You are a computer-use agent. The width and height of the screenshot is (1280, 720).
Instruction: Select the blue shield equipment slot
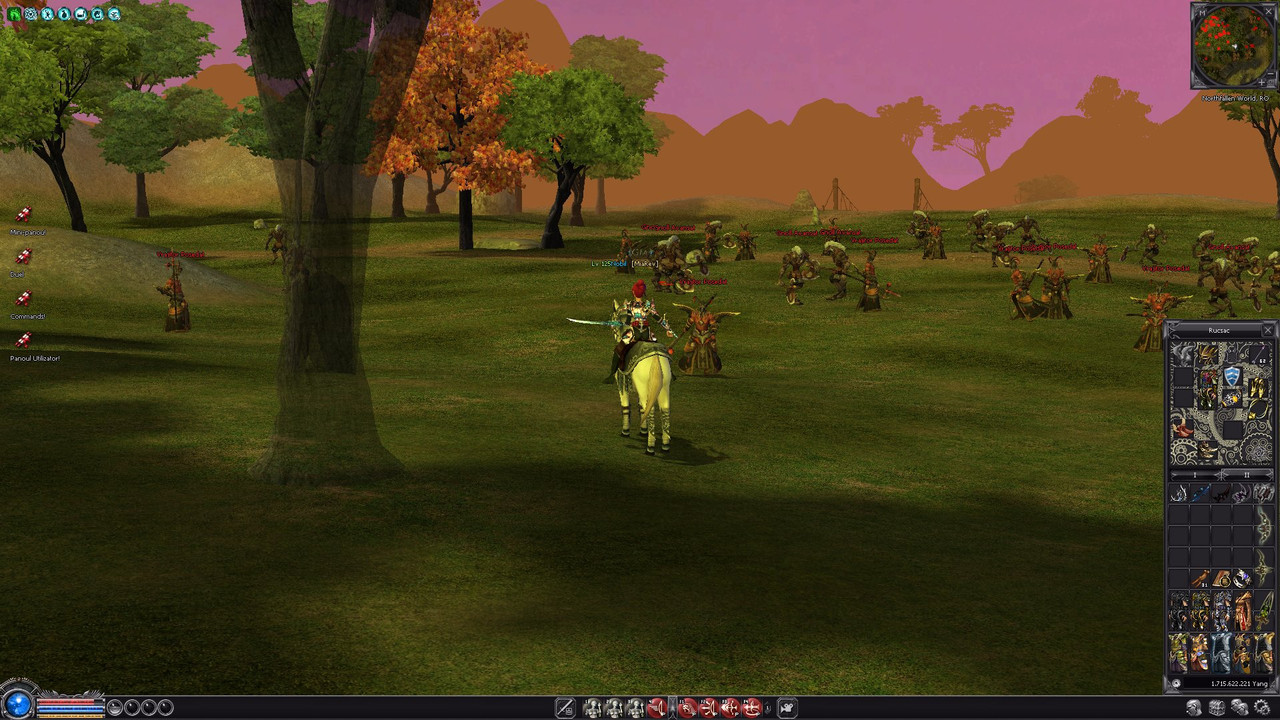[1232, 377]
